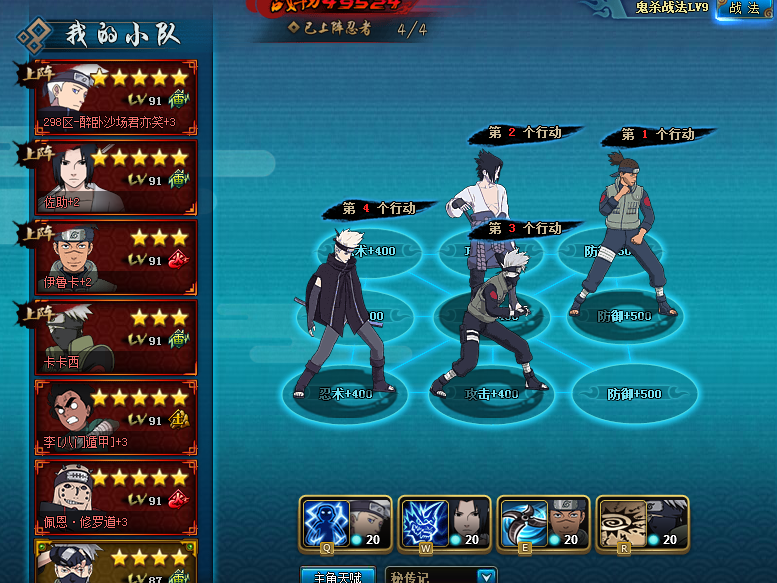Open the 战法 tactics button
The height and width of the screenshot is (583, 777).
tap(745, 9)
